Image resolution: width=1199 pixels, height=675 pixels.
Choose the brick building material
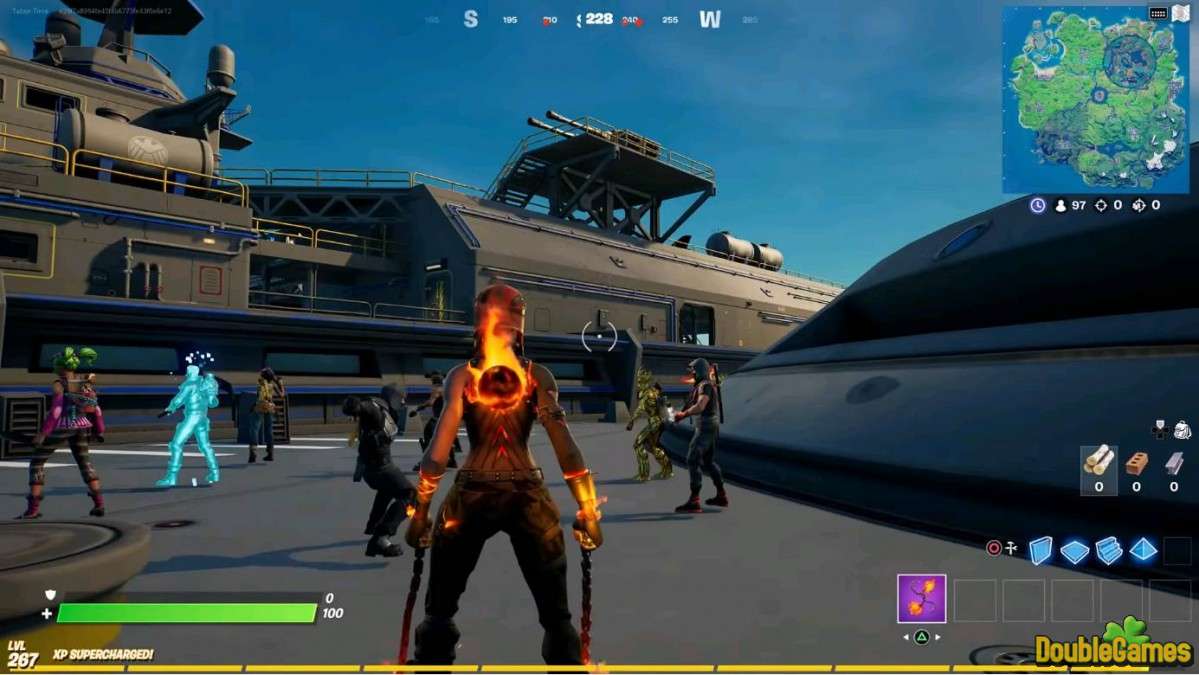point(1136,463)
